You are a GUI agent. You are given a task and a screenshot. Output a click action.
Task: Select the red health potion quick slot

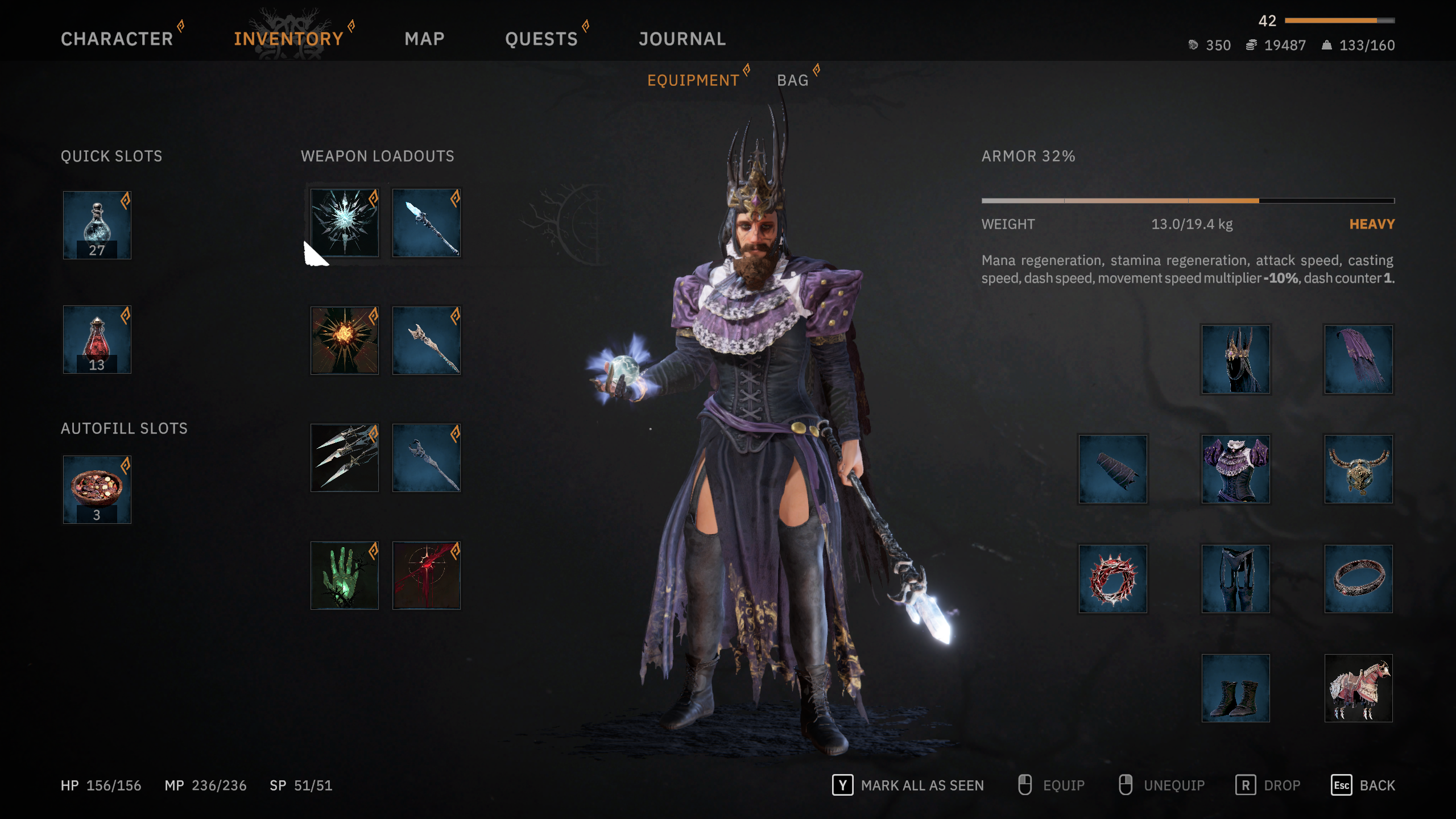tap(97, 340)
